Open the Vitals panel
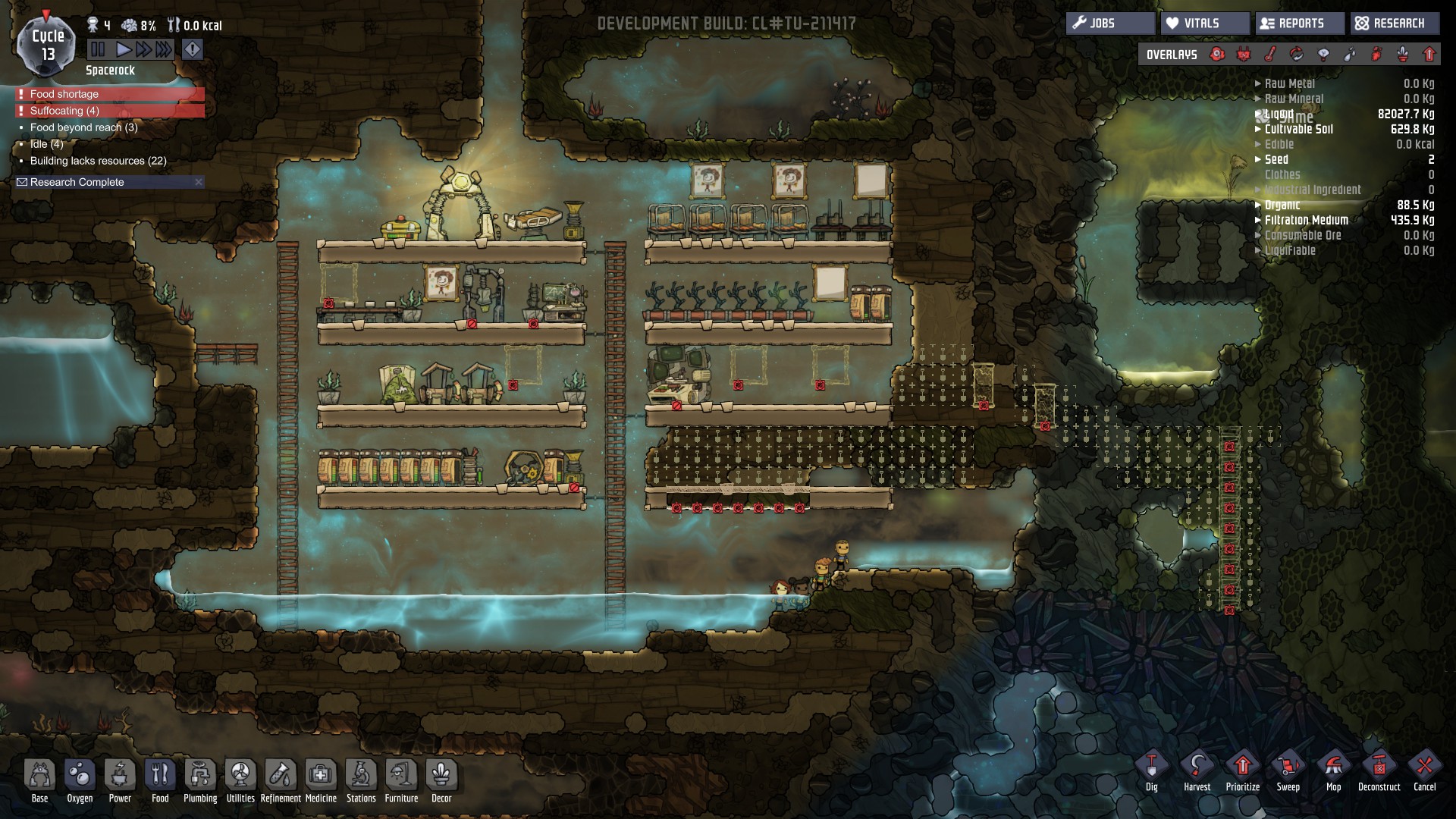This screenshot has width=1456, height=819. [x=1204, y=24]
